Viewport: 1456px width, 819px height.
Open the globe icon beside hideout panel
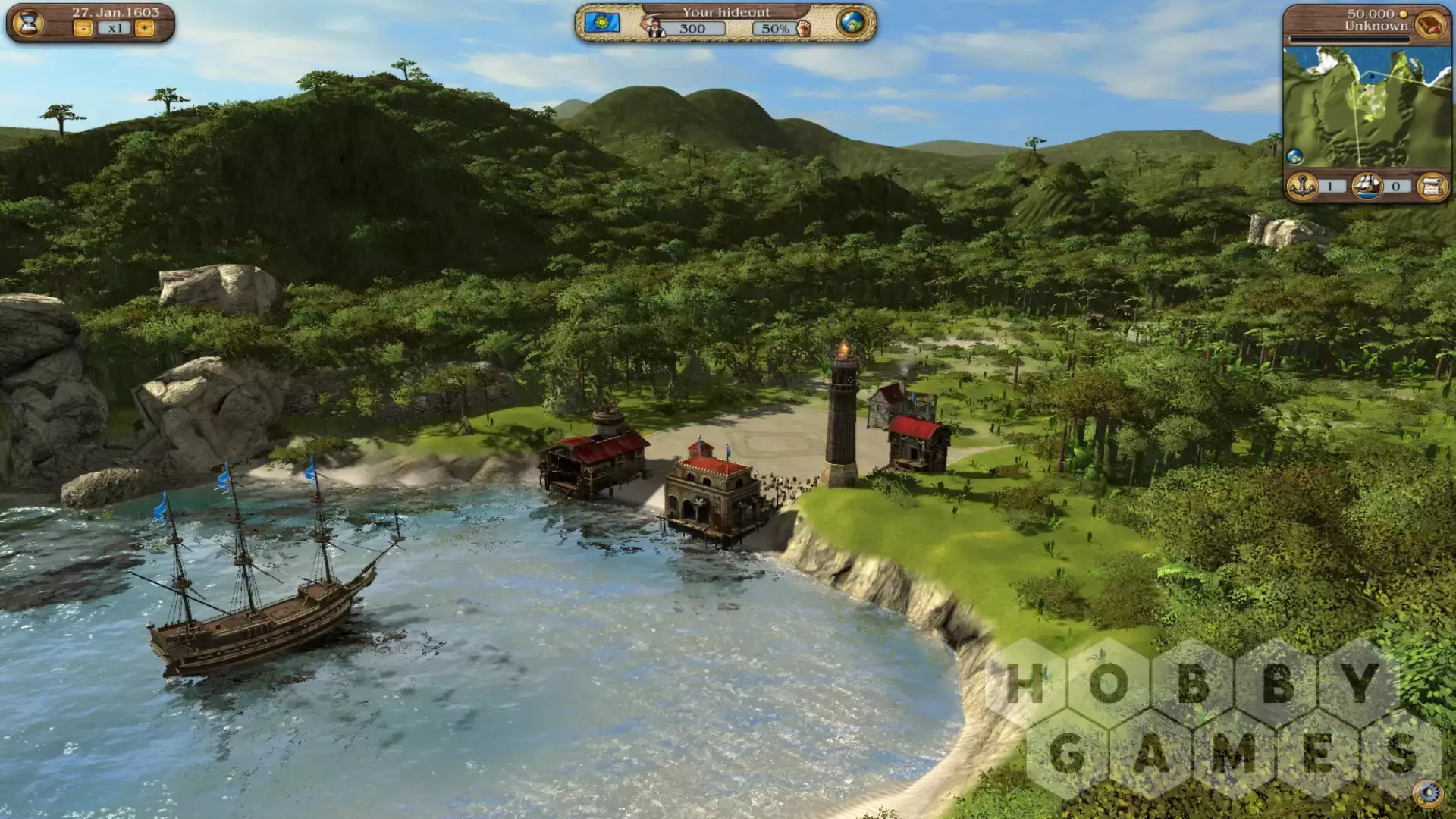pyautogui.click(x=852, y=23)
